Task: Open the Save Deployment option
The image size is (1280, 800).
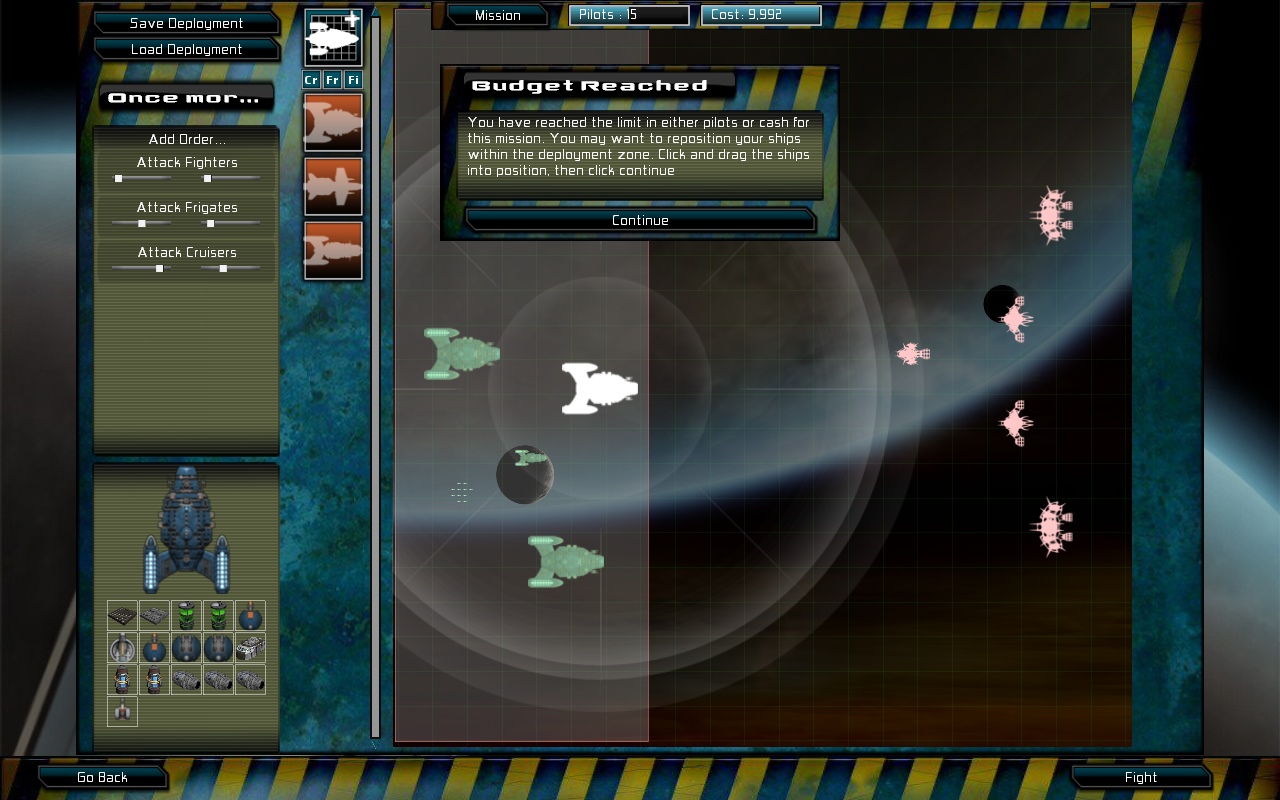Action: click(x=186, y=23)
